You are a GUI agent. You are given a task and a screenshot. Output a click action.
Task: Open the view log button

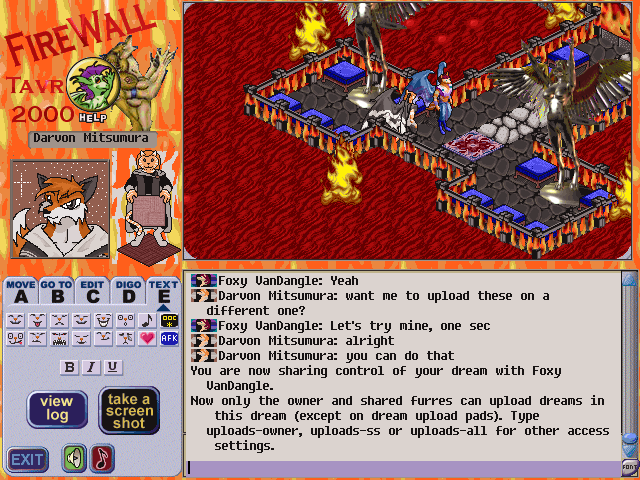[x=57, y=409]
